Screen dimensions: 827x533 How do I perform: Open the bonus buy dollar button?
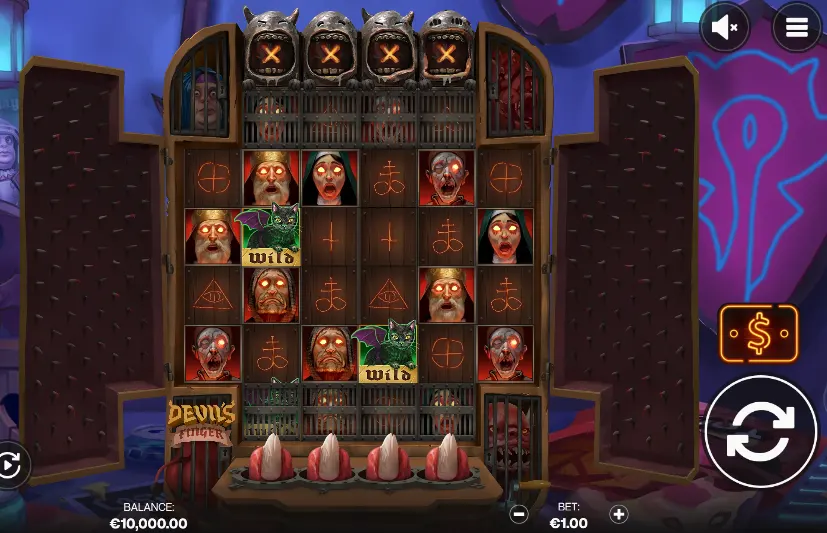pos(759,335)
